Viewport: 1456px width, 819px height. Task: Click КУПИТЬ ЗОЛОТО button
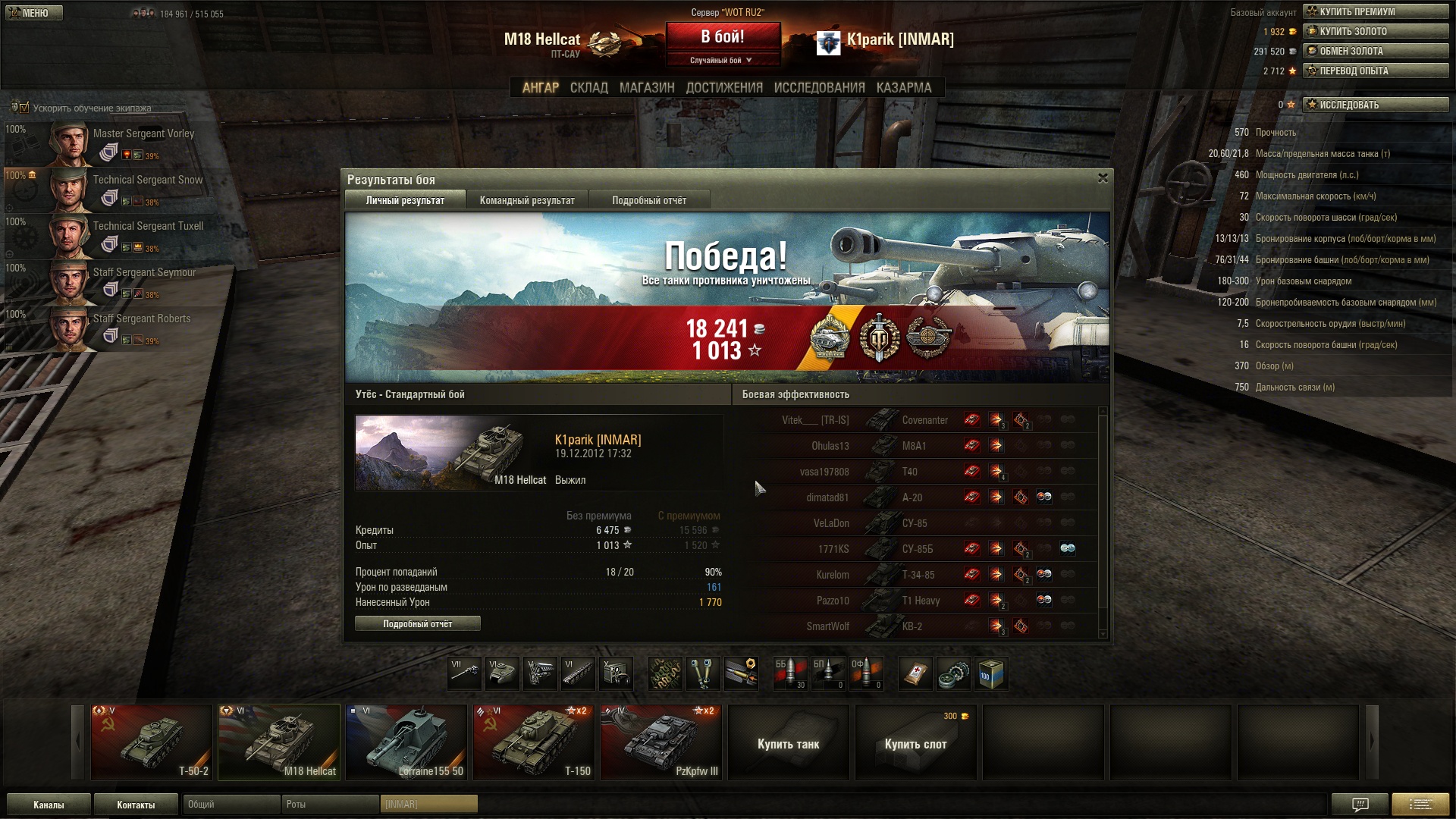[1375, 31]
